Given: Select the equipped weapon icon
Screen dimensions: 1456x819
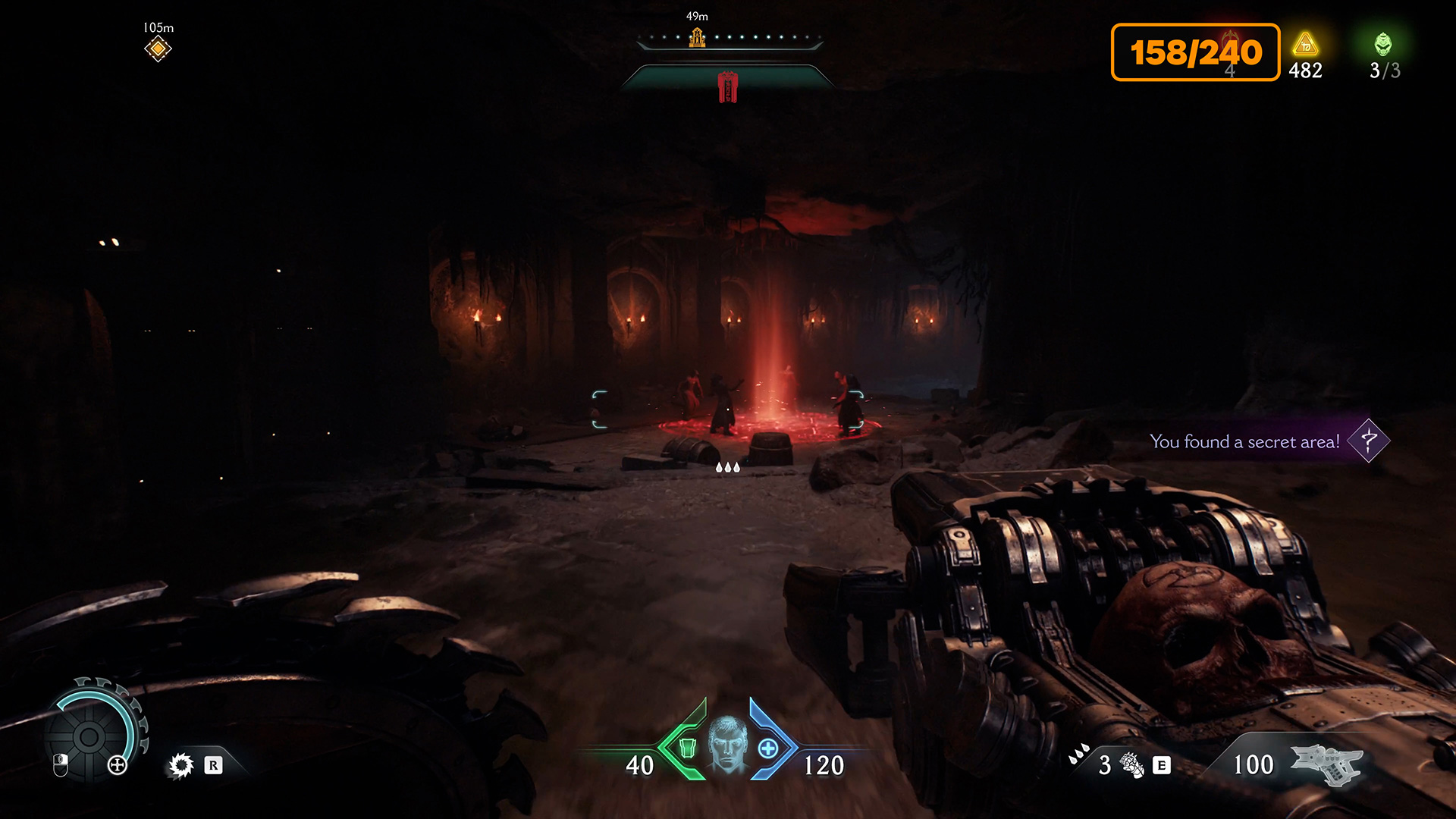Looking at the screenshot, I should [1326, 763].
